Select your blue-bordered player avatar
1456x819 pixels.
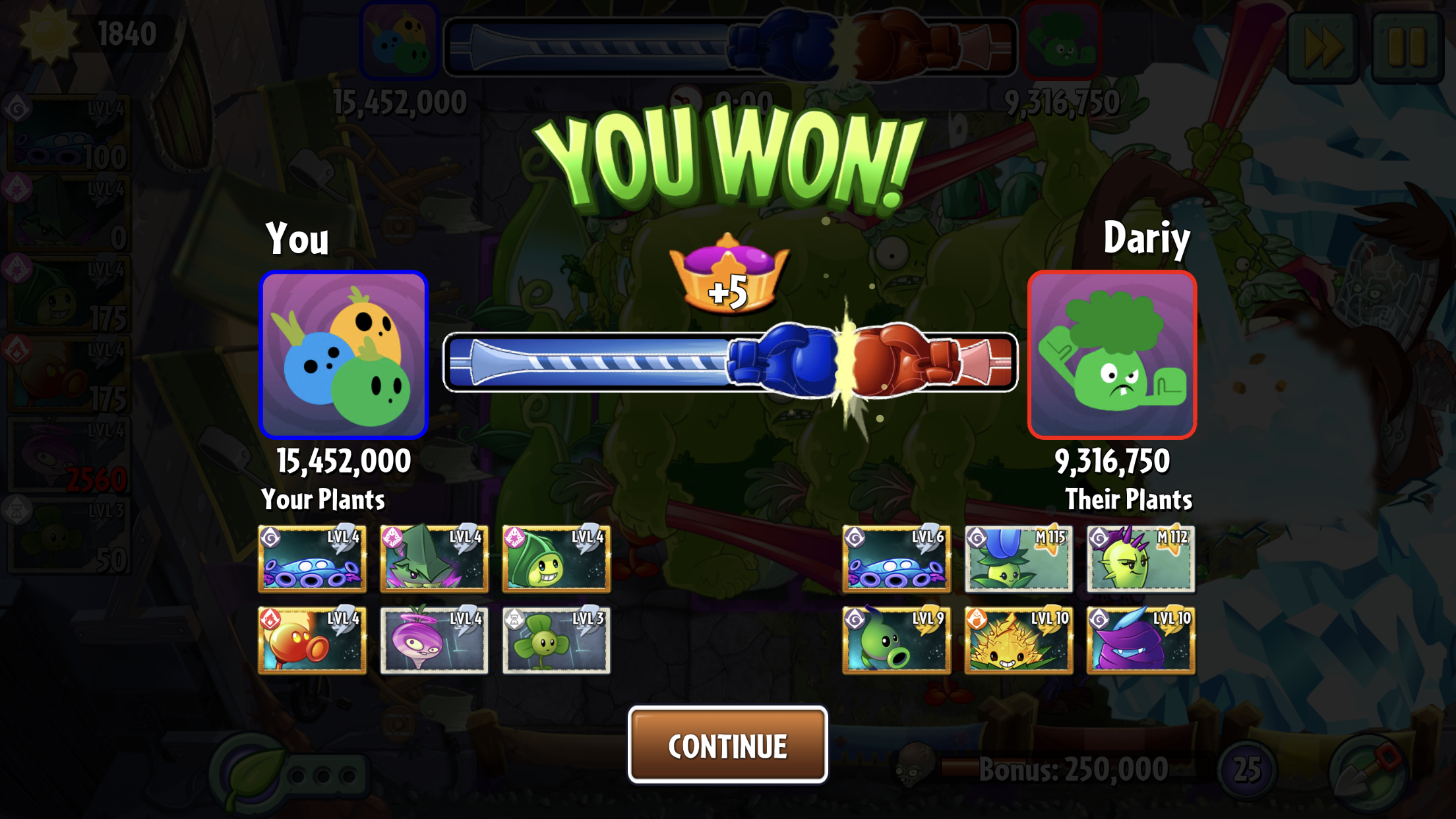[x=344, y=355]
